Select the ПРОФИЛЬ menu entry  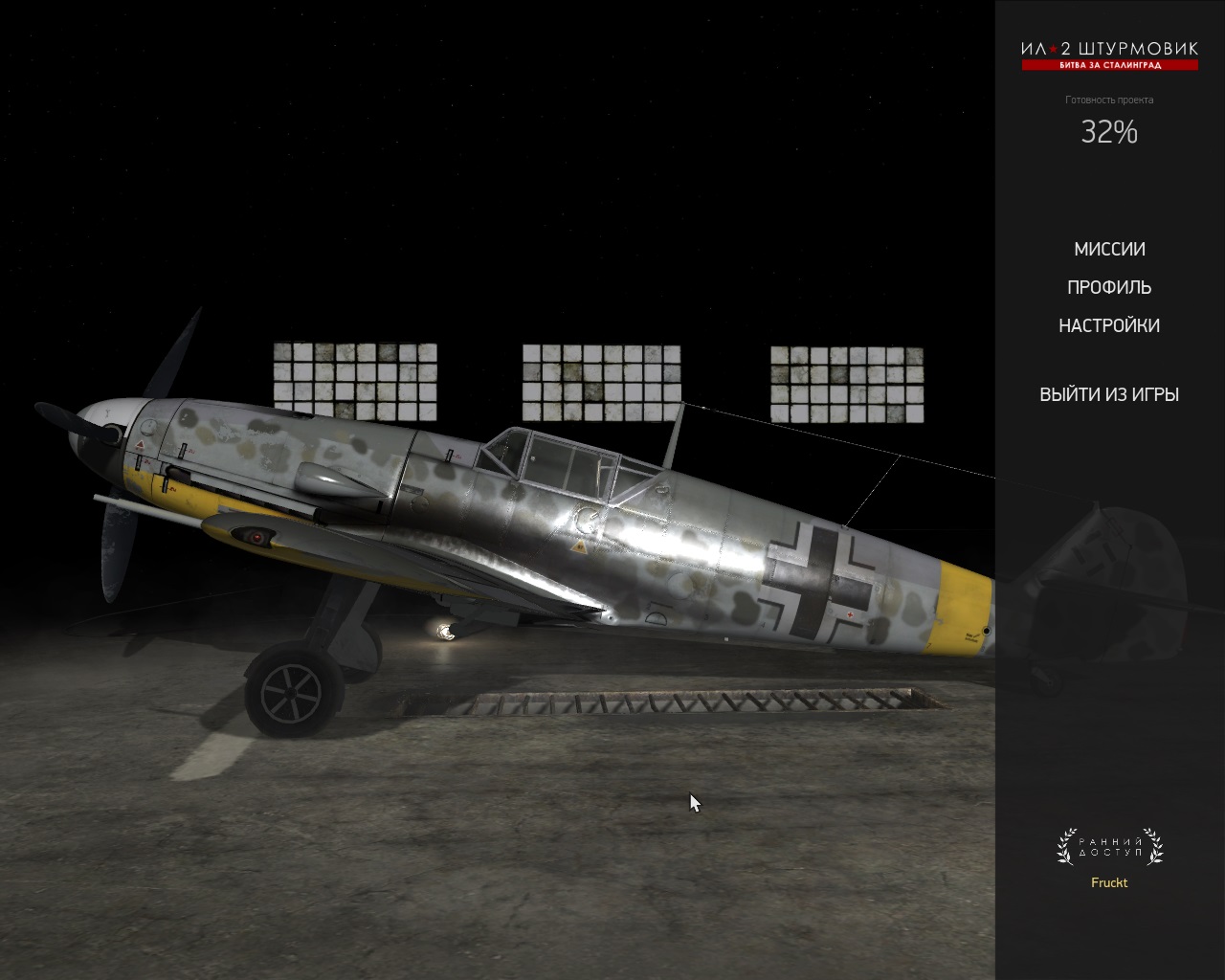pyautogui.click(x=1109, y=288)
